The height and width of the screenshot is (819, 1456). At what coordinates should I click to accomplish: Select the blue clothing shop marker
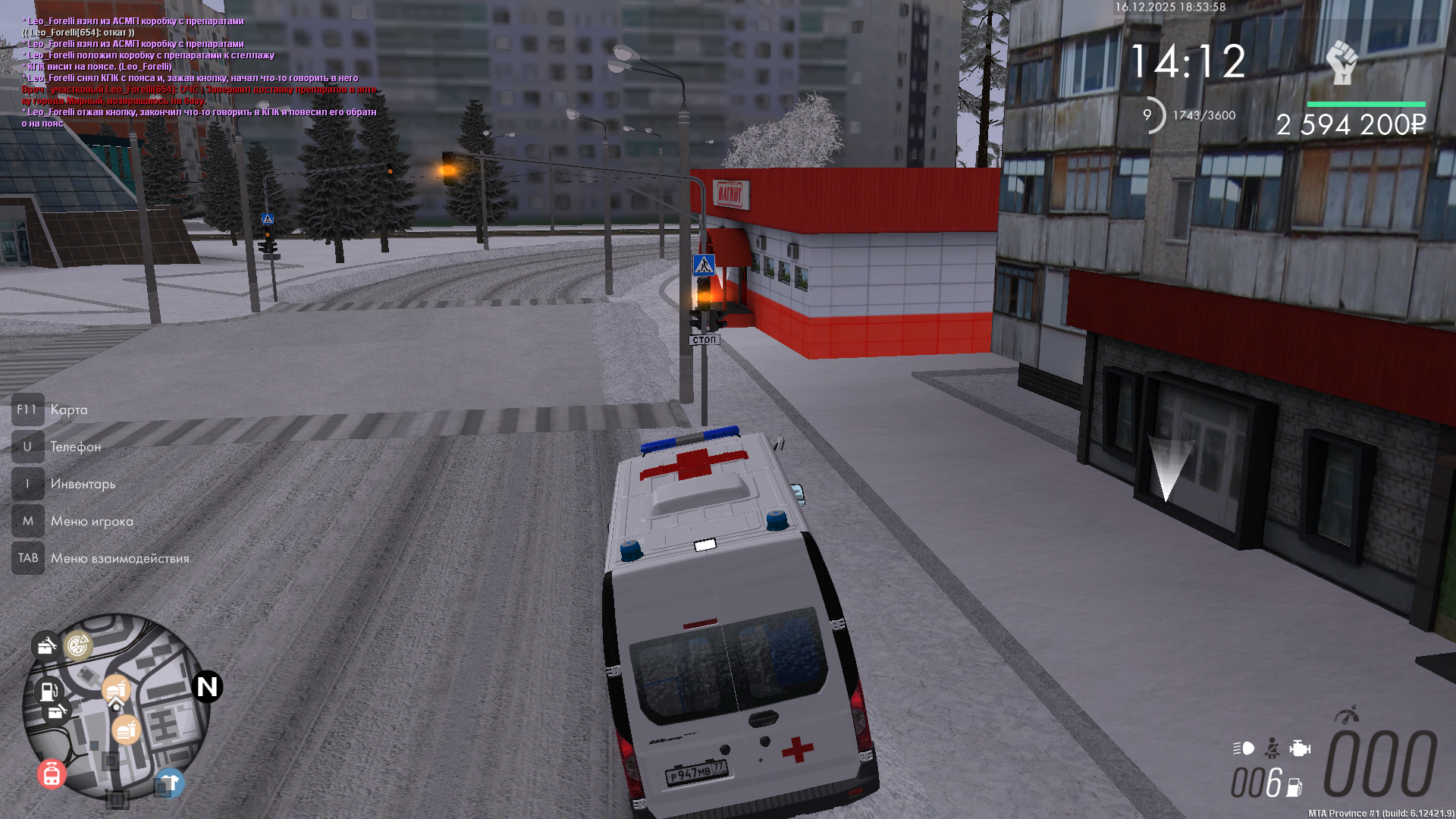169,783
